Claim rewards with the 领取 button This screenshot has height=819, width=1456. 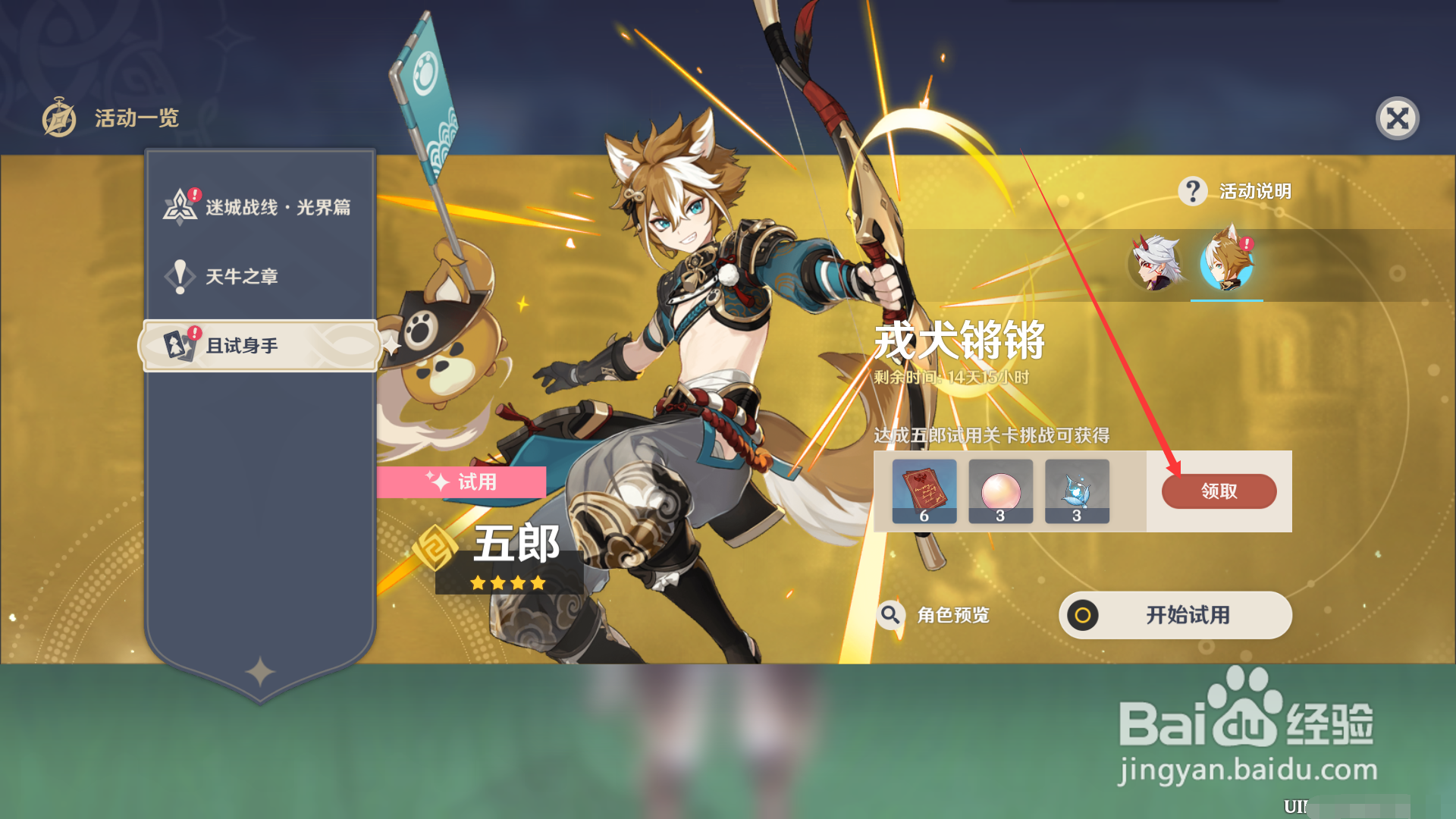click(x=1218, y=491)
